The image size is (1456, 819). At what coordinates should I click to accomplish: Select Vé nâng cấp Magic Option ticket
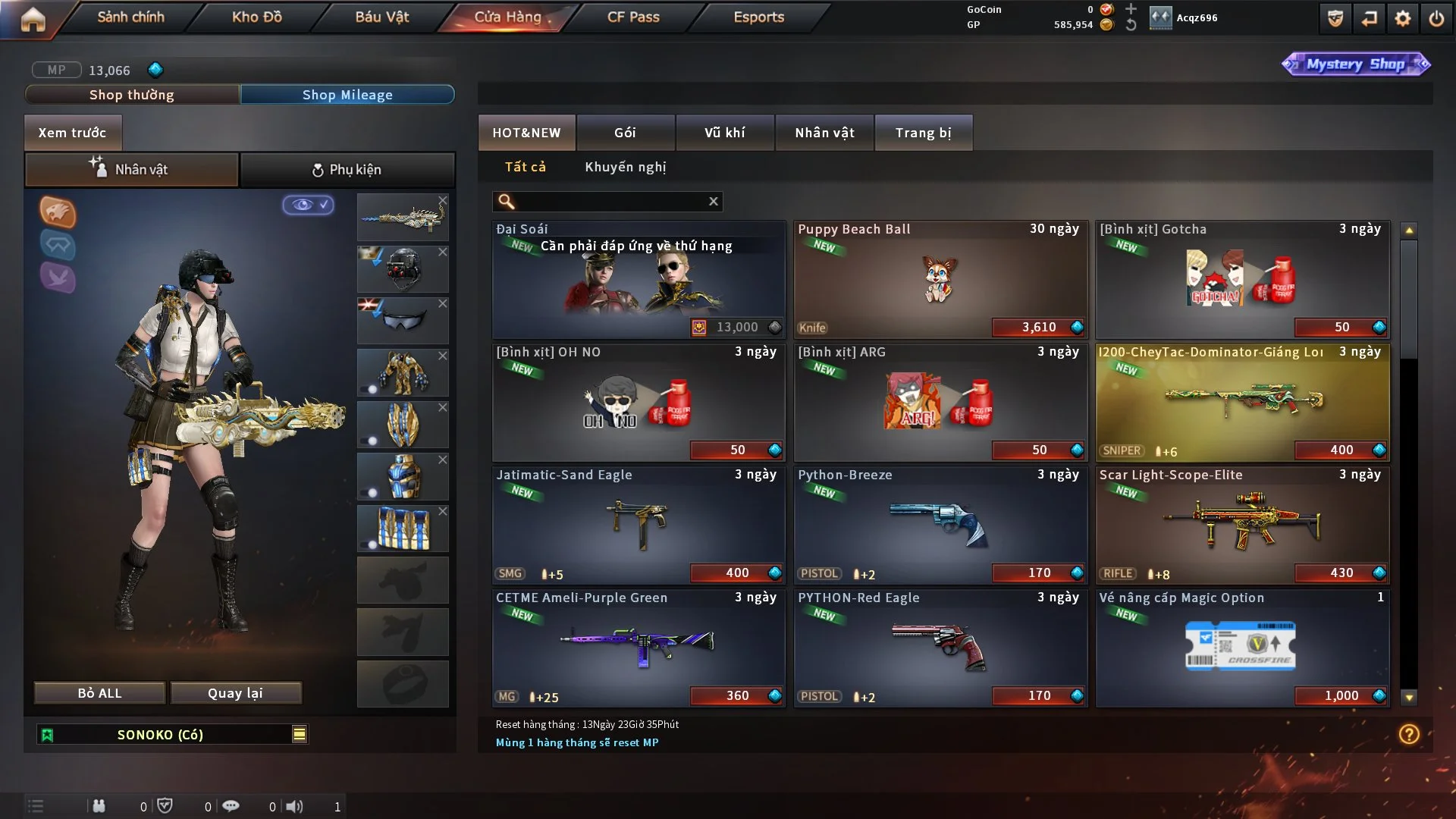click(x=1241, y=648)
